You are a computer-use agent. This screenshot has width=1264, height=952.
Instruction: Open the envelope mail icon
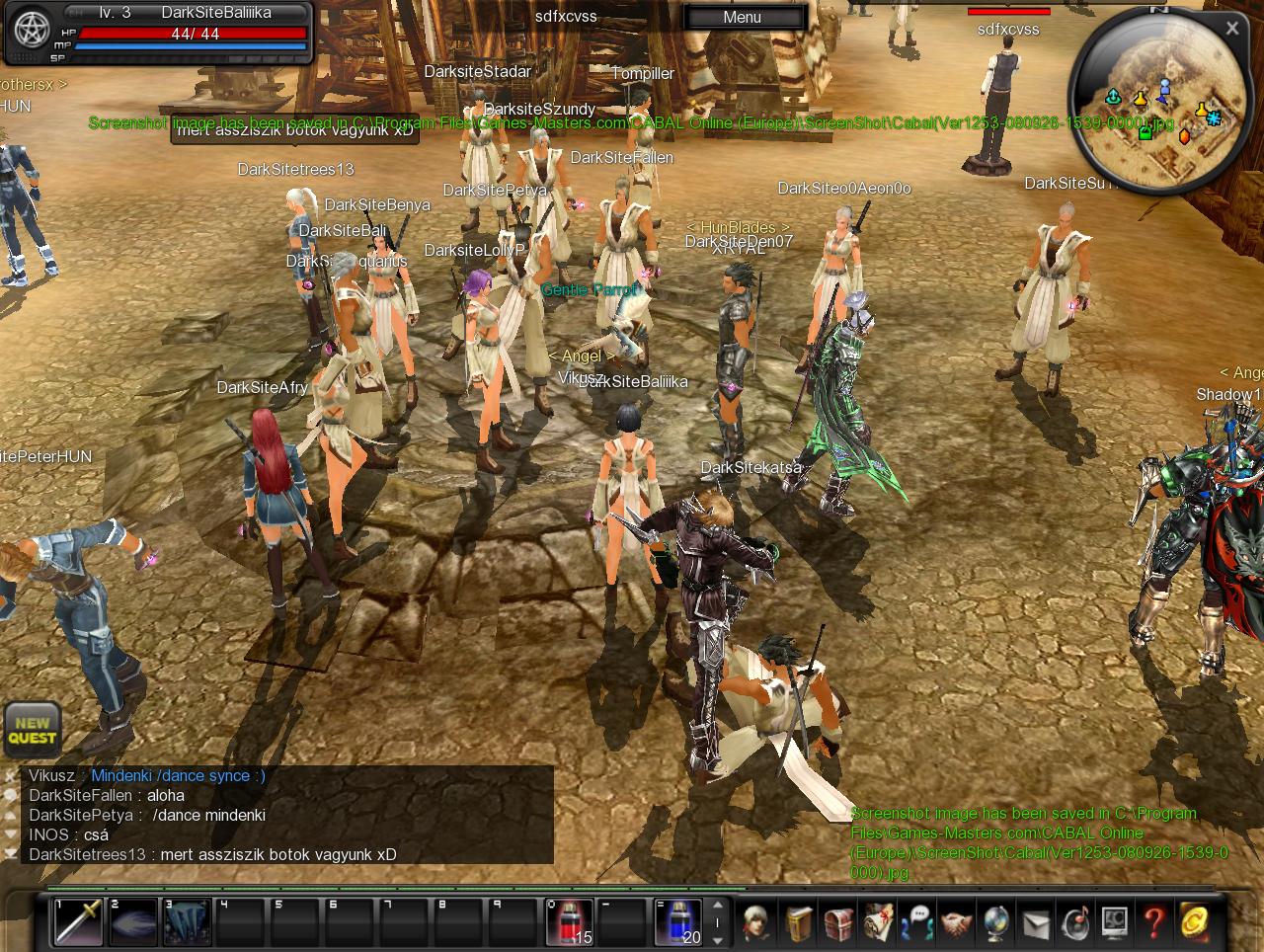[x=1035, y=923]
